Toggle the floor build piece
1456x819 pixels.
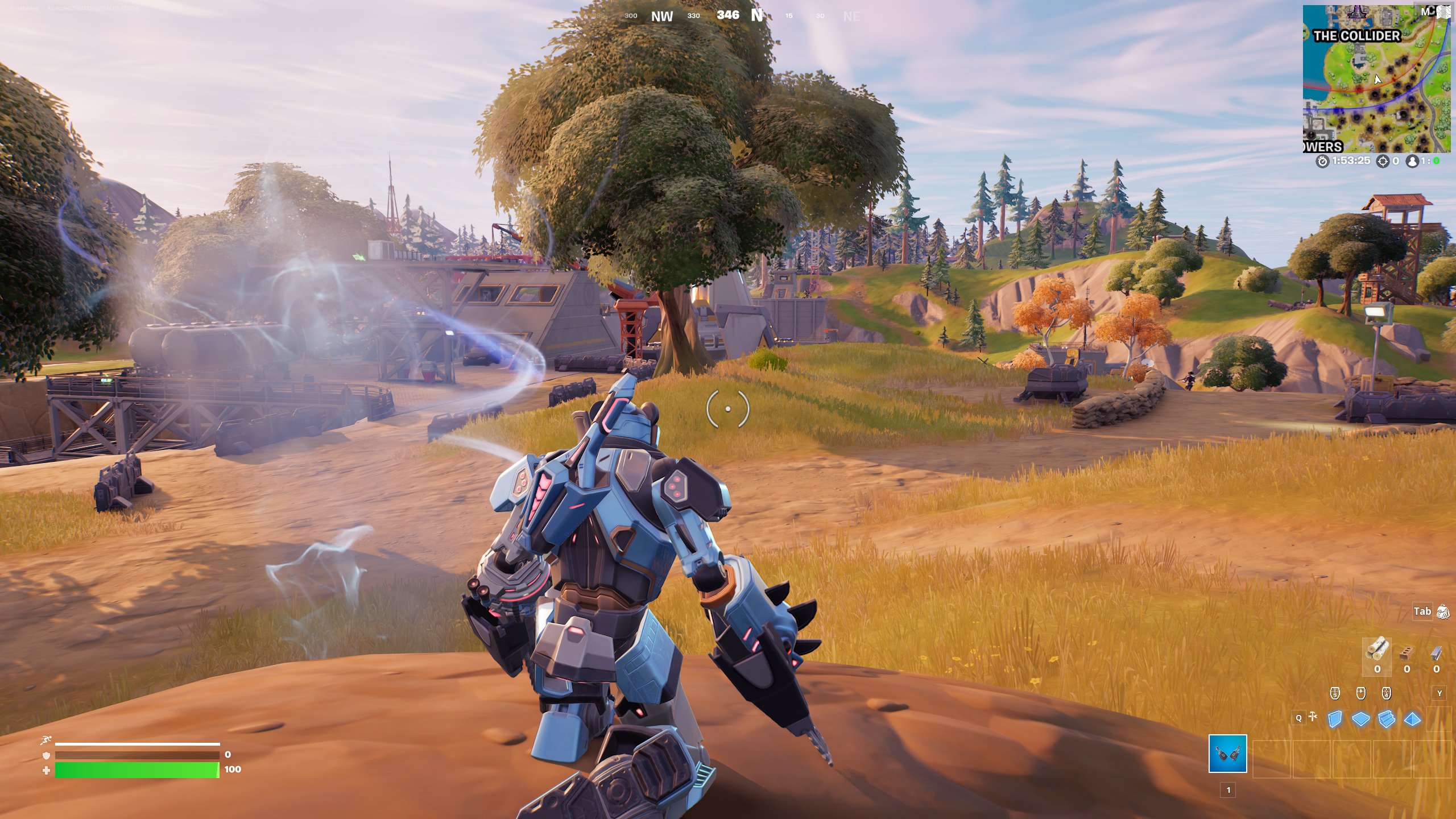point(1360,718)
